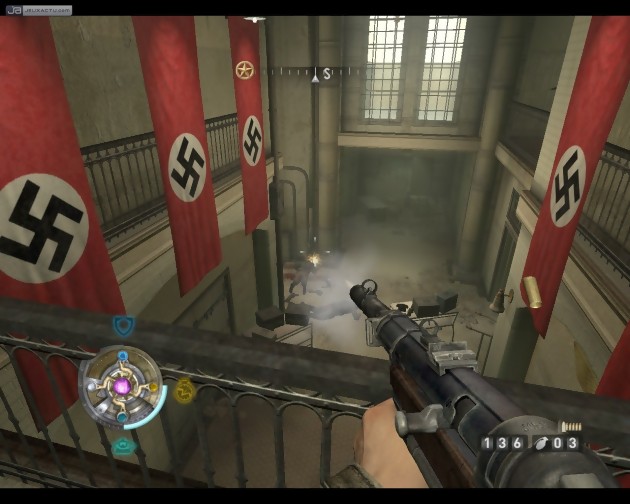Open the jeuxactu.com watermark logo
This screenshot has height=504, width=630.
(37, 10)
